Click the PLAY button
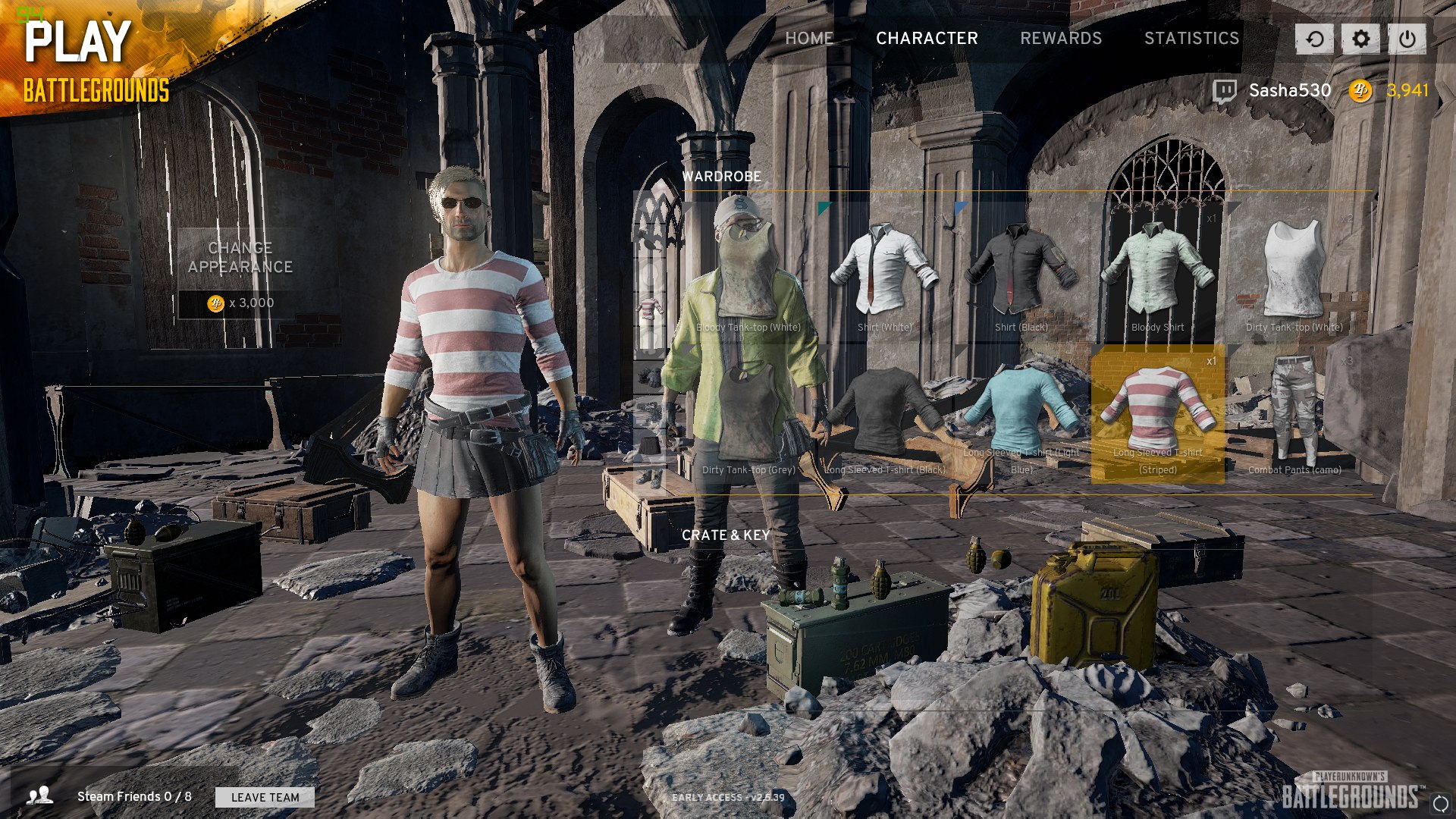 (x=78, y=42)
